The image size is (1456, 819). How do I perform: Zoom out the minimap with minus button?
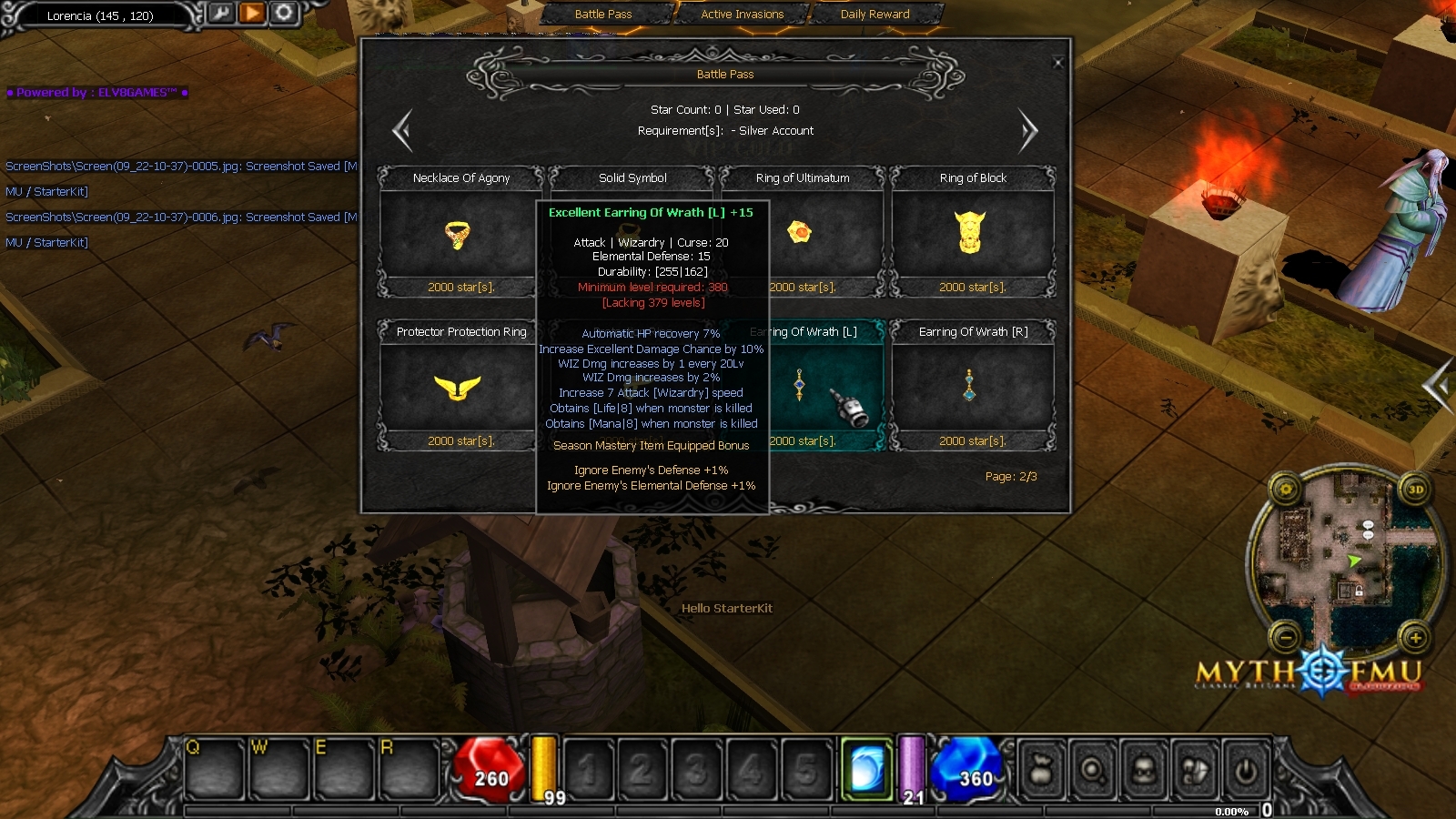click(1286, 638)
